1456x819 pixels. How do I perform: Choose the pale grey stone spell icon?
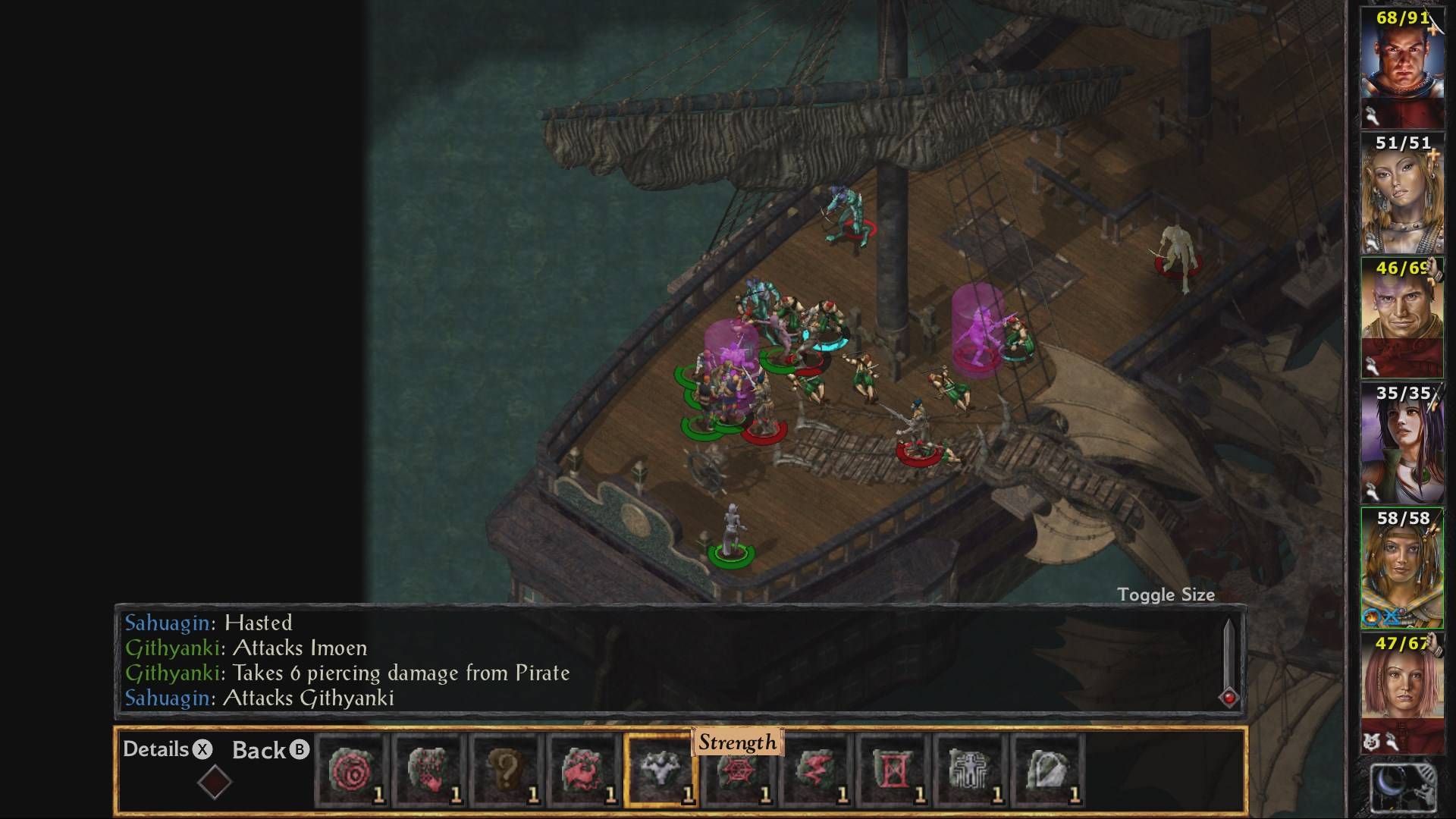tap(1047, 770)
